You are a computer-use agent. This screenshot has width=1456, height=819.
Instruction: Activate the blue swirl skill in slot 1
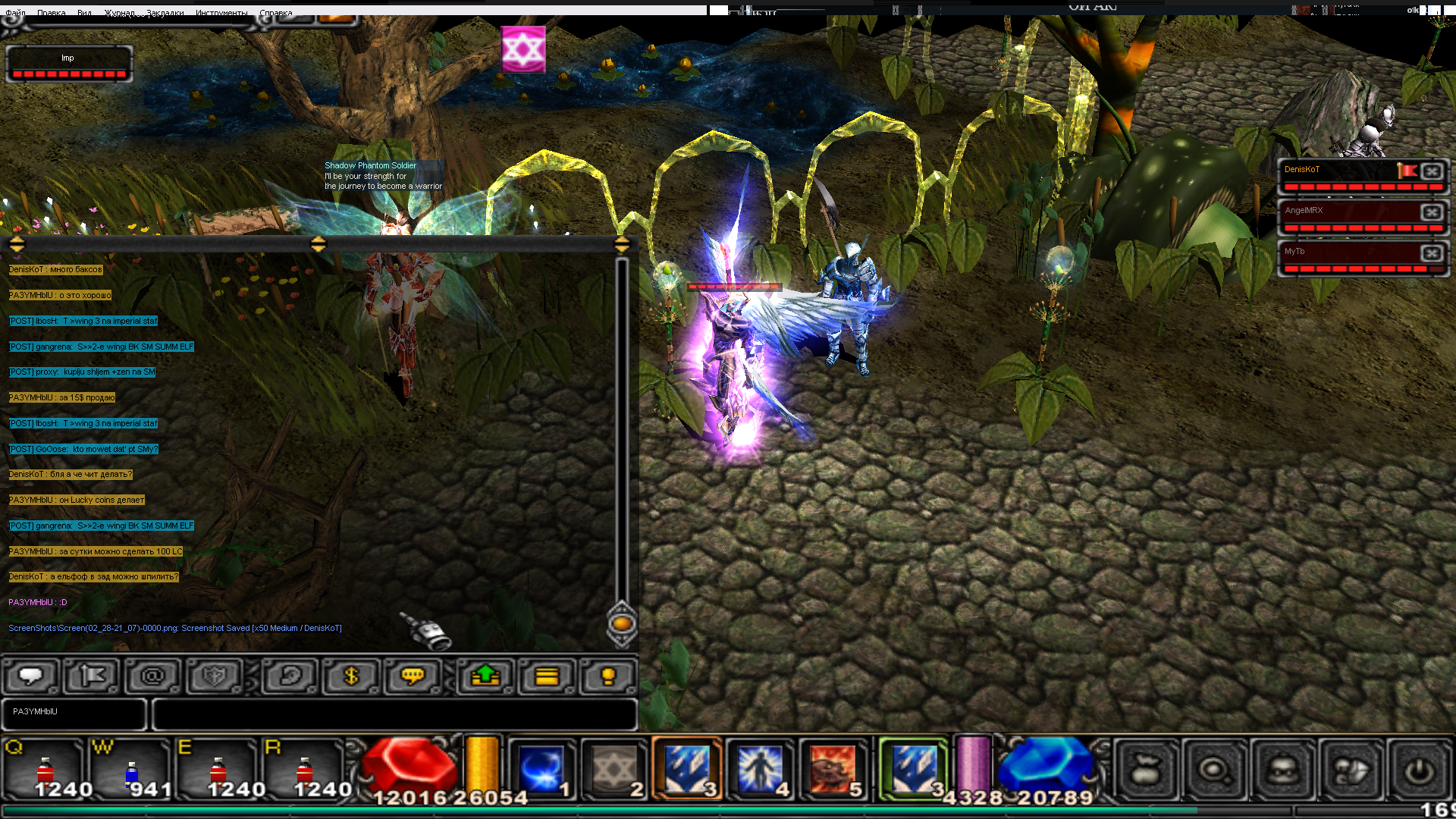[x=541, y=769]
